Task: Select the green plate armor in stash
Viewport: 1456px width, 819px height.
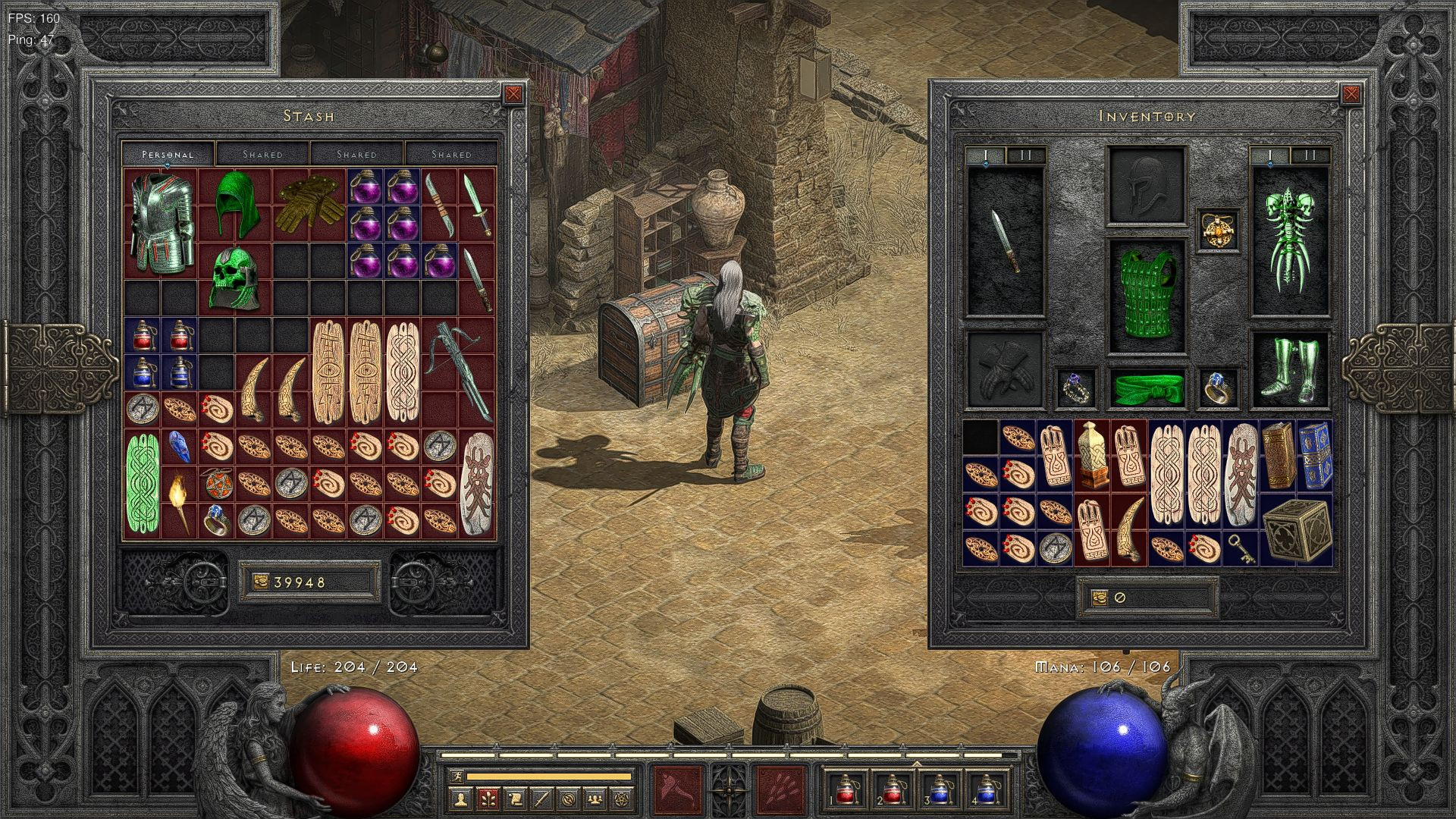Action: (160, 222)
